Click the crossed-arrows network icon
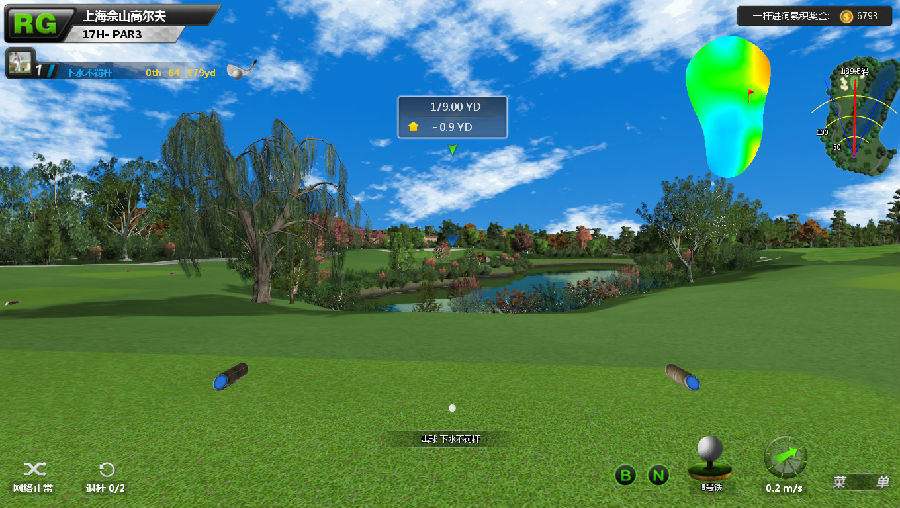The width and height of the screenshot is (900, 508). tap(34, 469)
